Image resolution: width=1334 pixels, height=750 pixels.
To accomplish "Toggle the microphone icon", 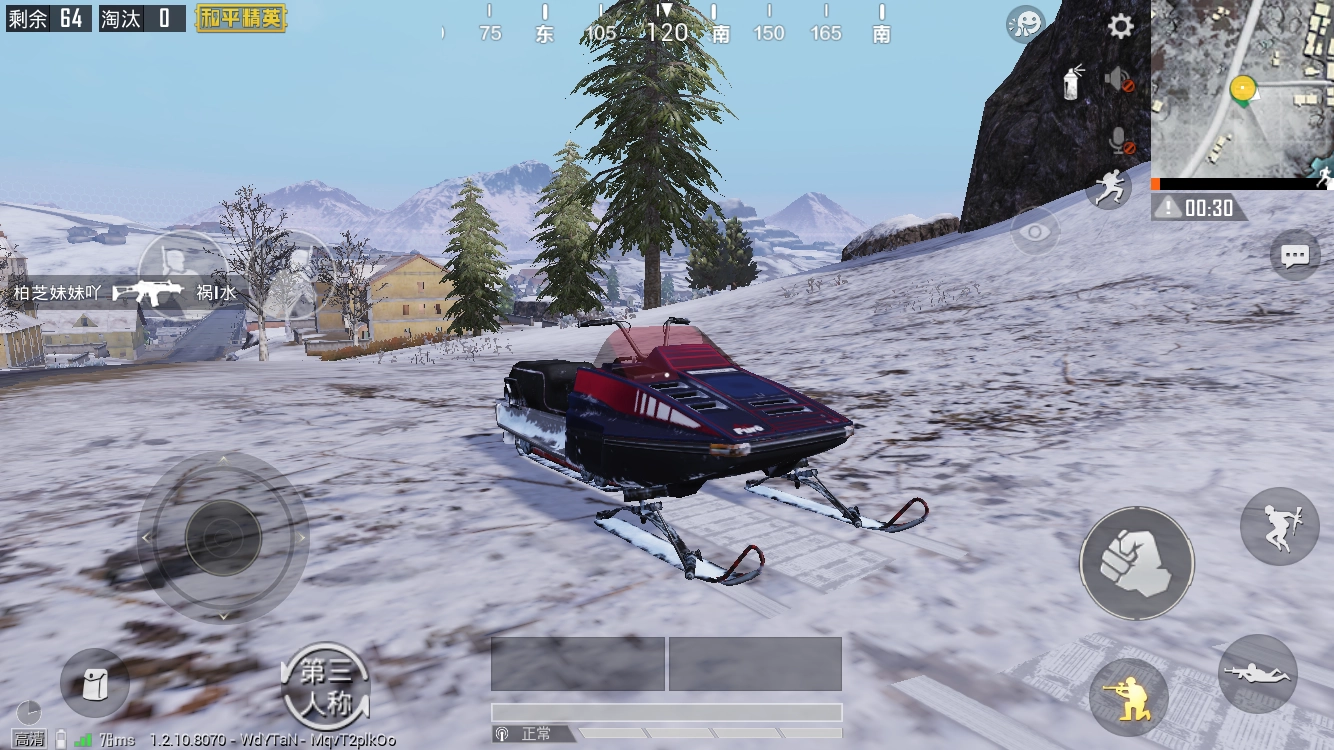I will [x=1120, y=141].
